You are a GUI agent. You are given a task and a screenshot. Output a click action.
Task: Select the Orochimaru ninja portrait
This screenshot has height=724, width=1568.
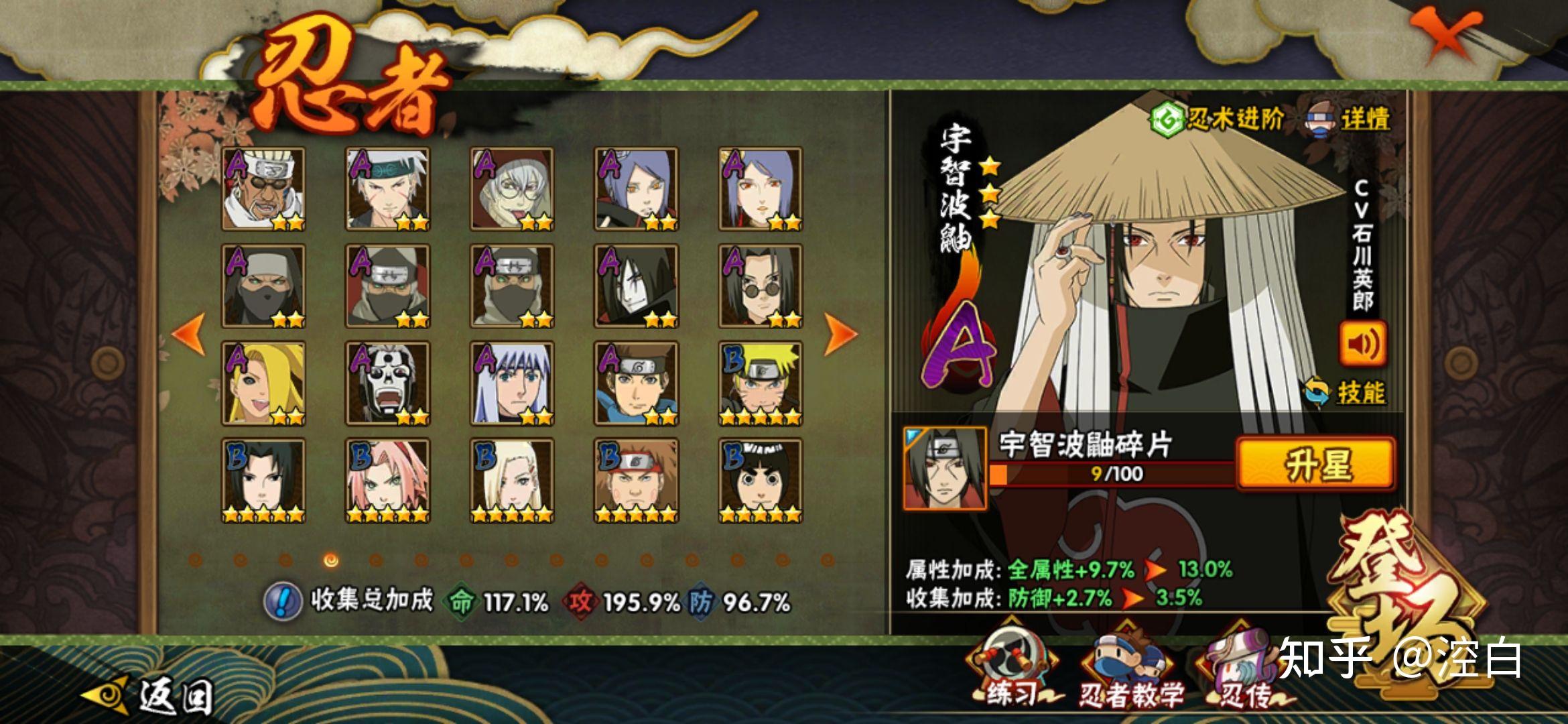click(x=636, y=286)
